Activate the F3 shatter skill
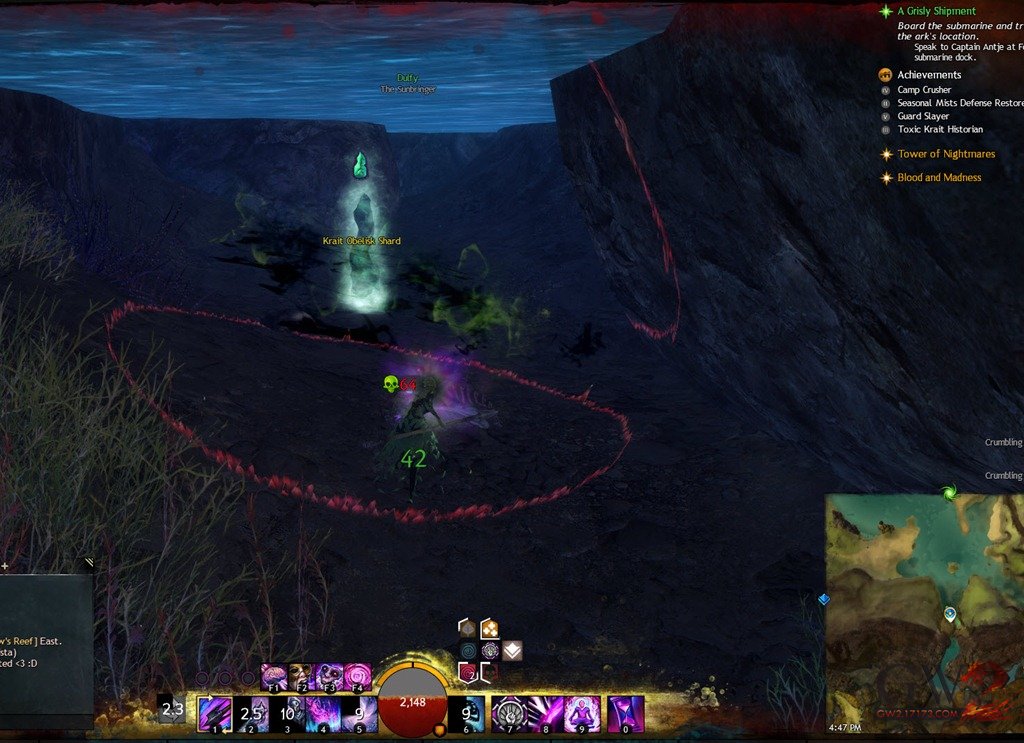The height and width of the screenshot is (743, 1024). pos(329,676)
